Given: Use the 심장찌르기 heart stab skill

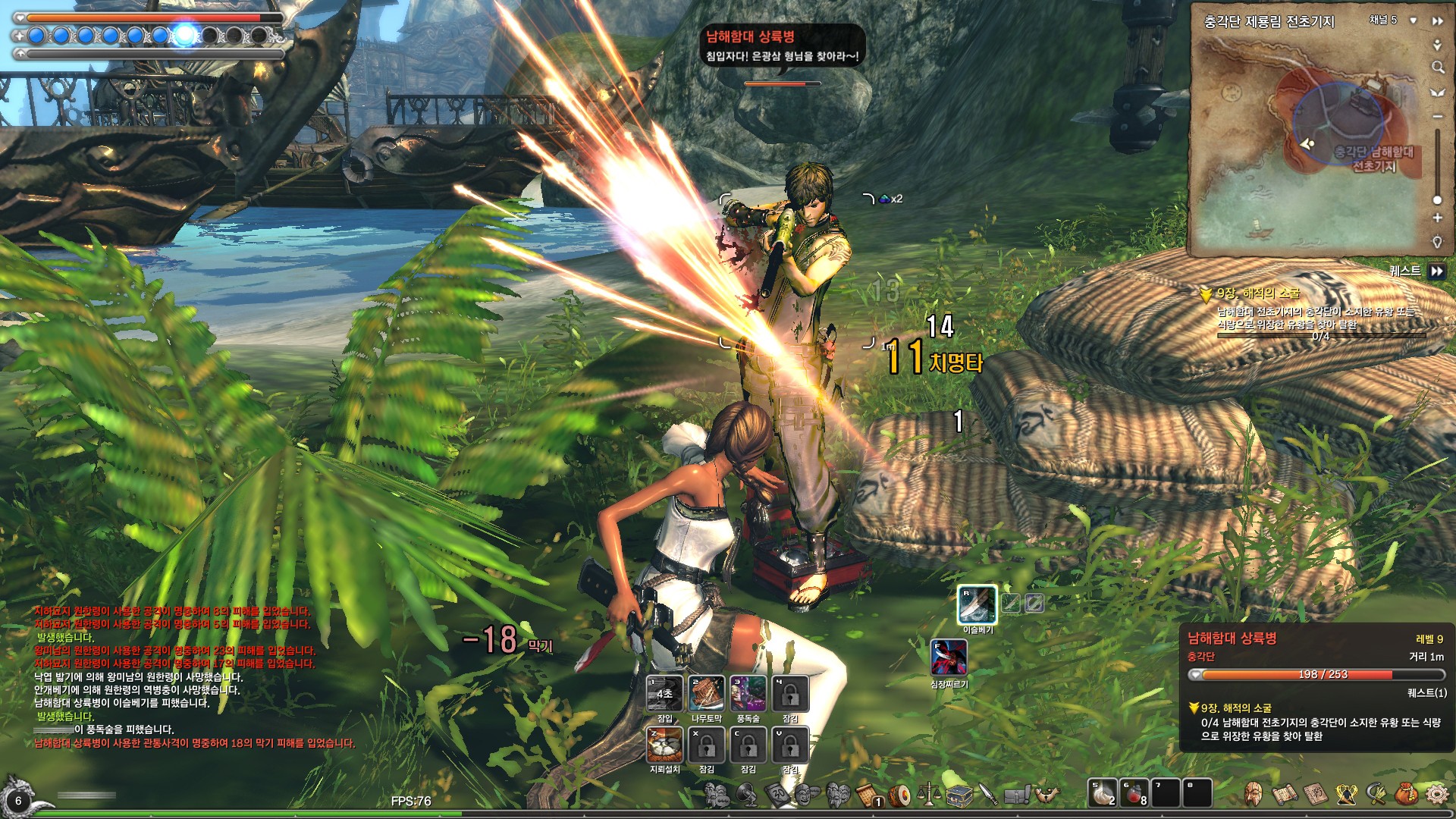Looking at the screenshot, I should coord(949,657).
